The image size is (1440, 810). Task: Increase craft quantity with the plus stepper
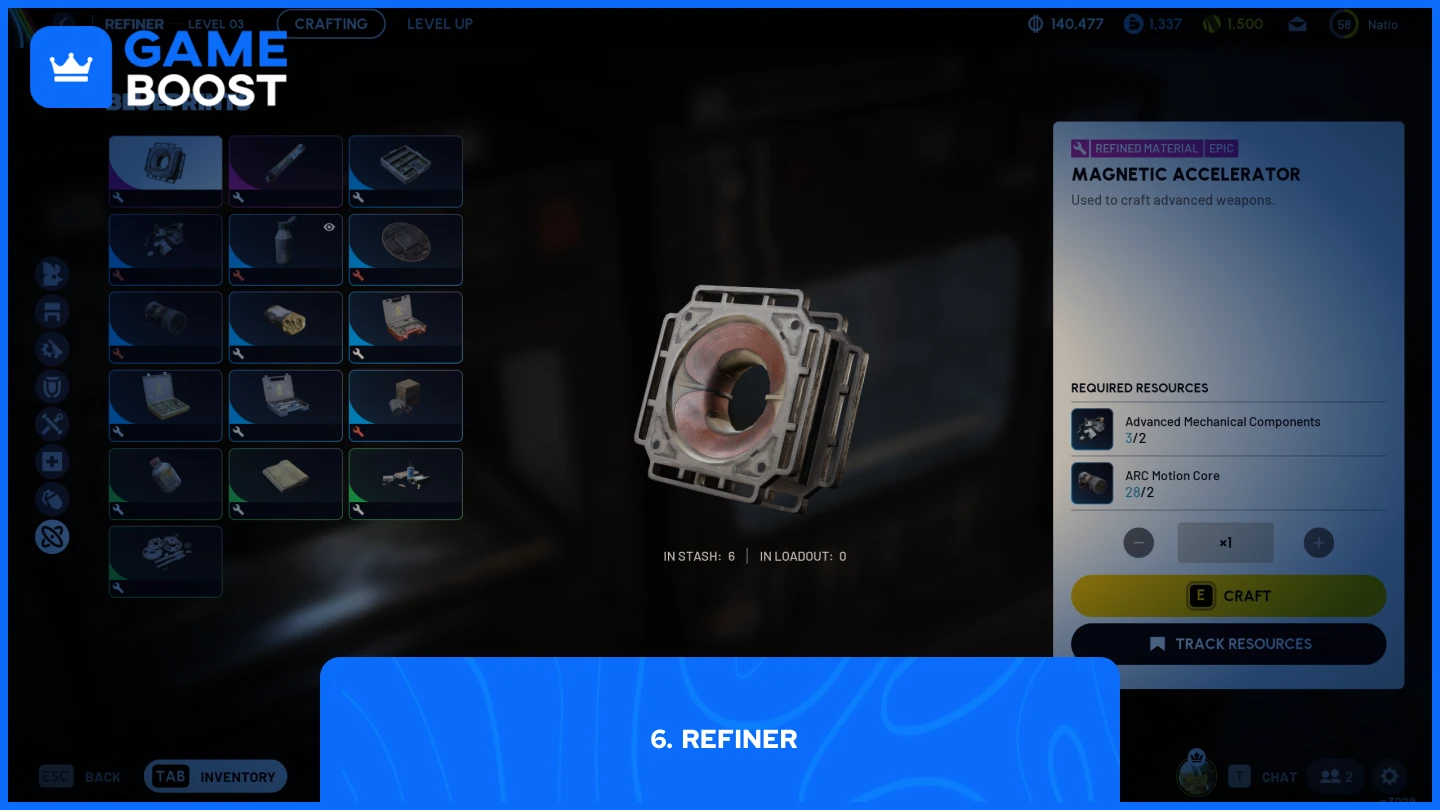[x=1319, y=542]
